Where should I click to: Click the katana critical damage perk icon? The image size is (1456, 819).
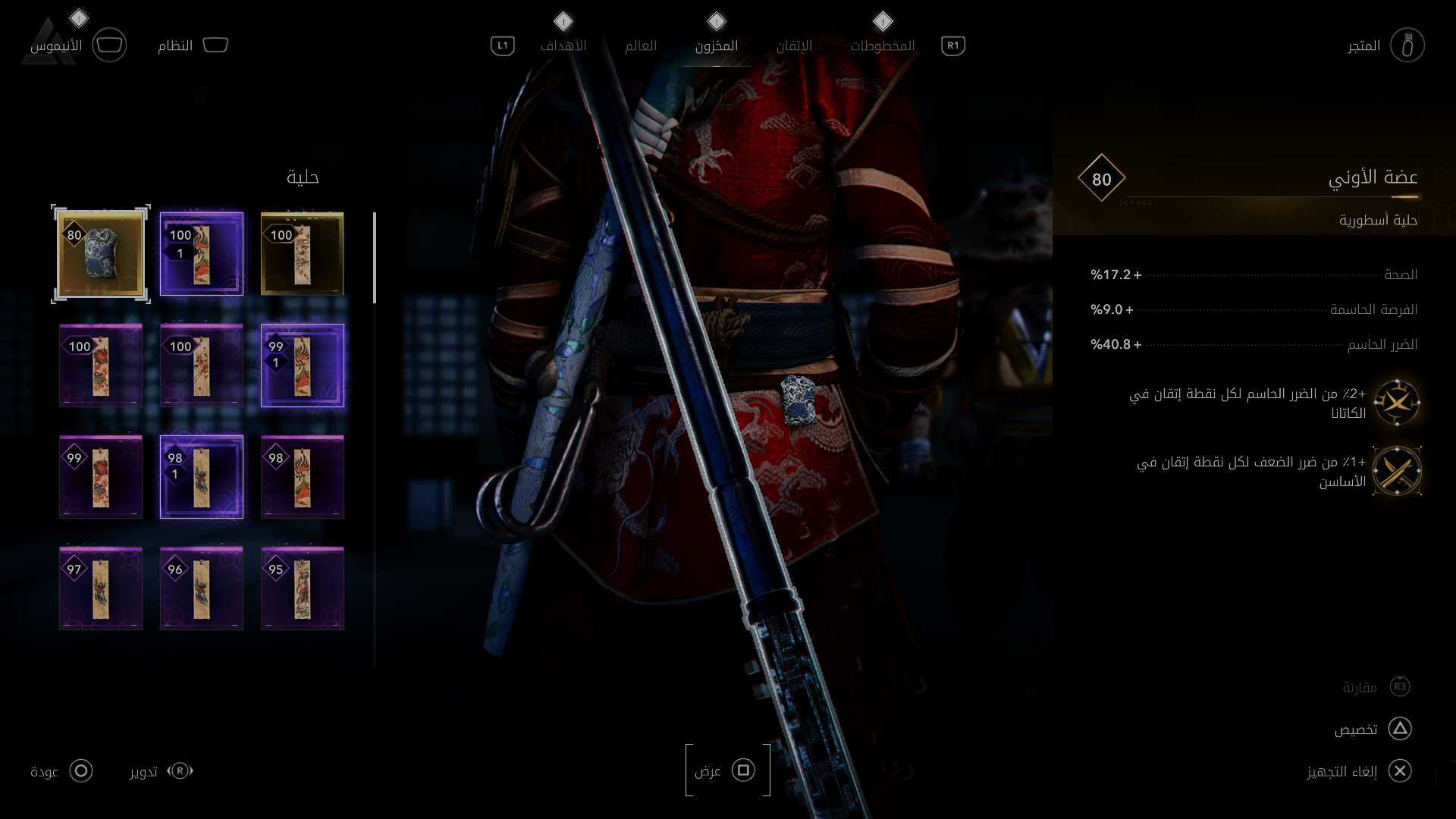pyautogui.click(x=1397, y=403)
